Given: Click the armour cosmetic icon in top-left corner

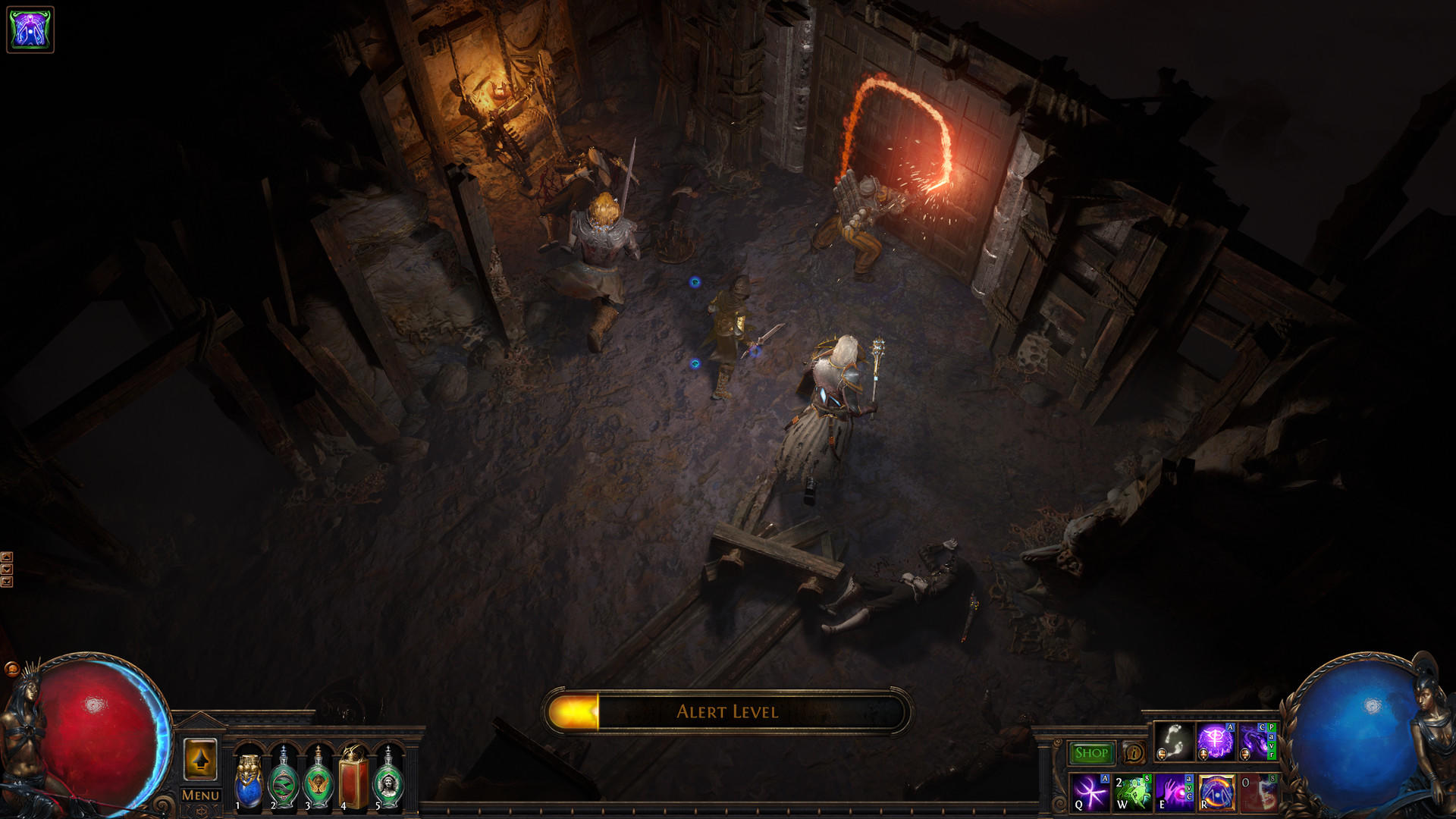Looking at the screenshot, I should pyautogui.click(x=30, y=31).
